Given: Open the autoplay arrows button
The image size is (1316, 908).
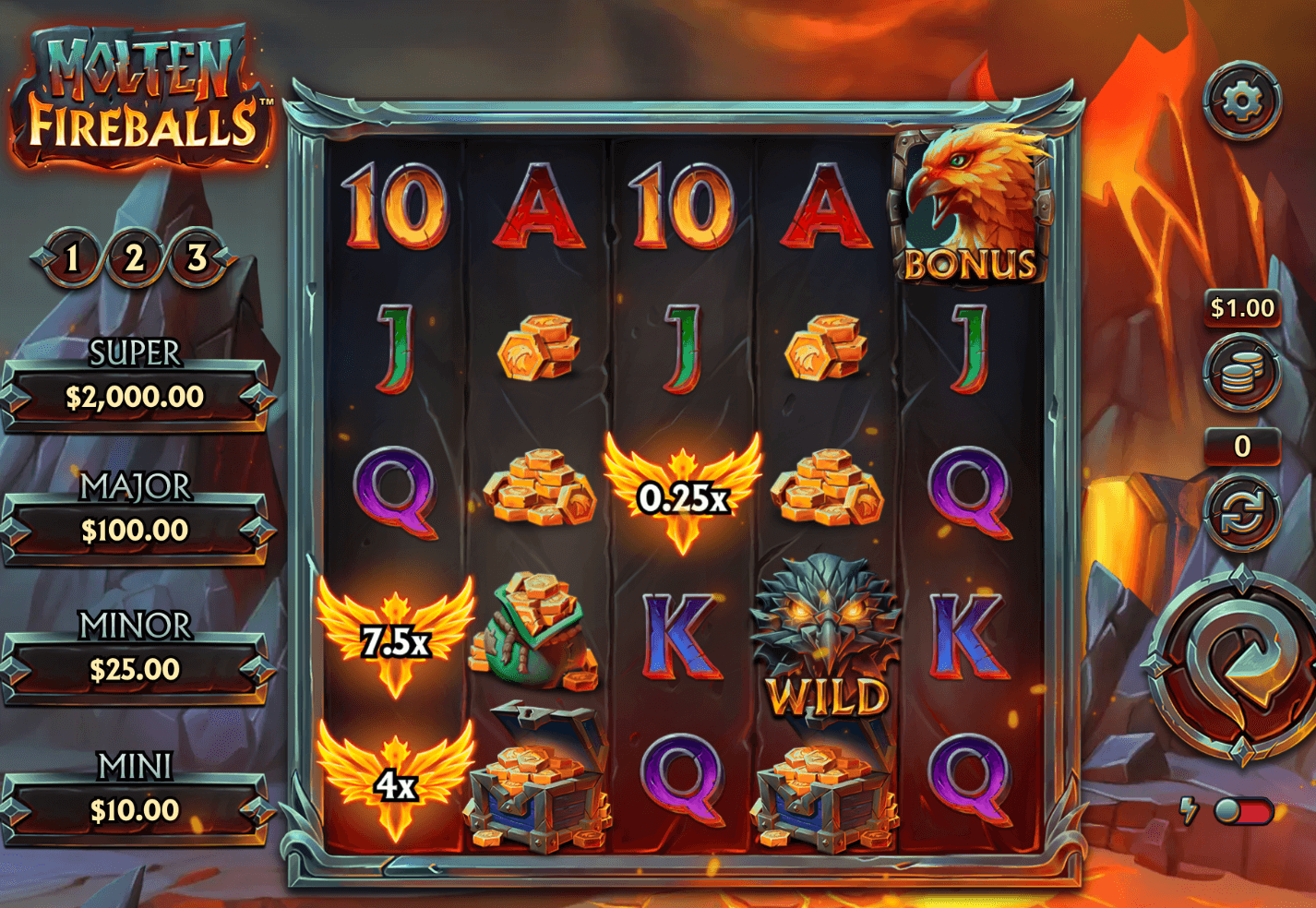Looking at the screenshot, I should (1242, 514).
